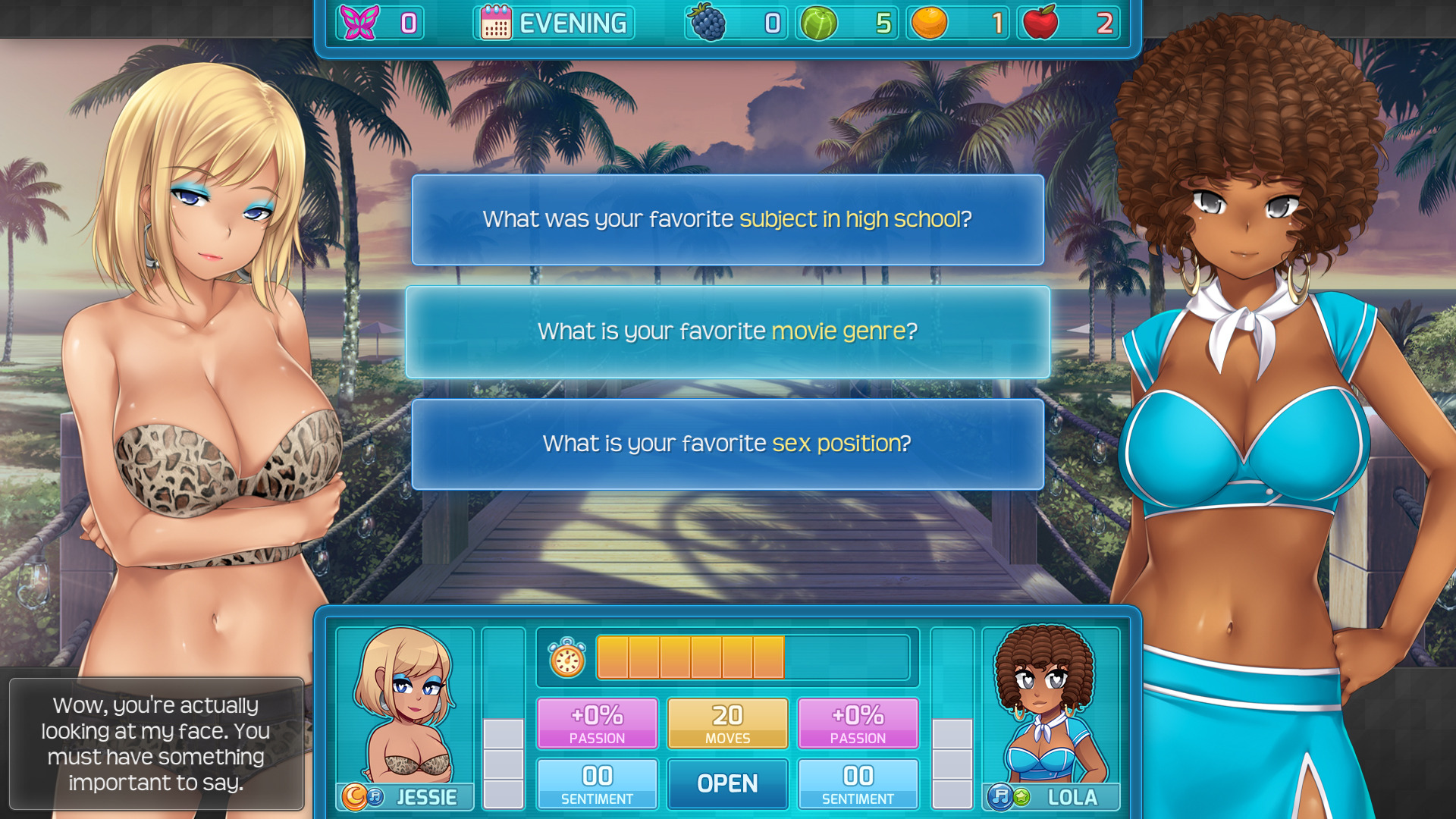
Task: Select the calendar icon beside EVENING
Action: (x=497, y=23)
